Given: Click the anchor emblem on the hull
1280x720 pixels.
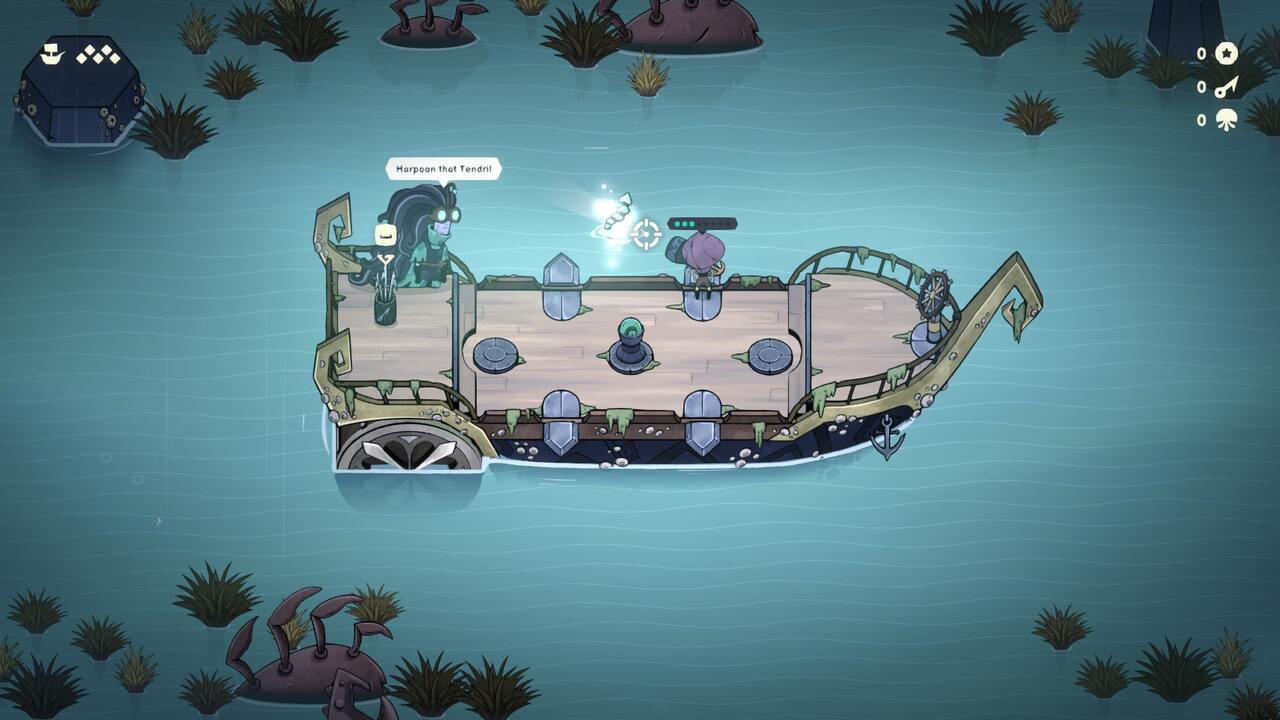Looking at the screenshot, I should (888, 437).
